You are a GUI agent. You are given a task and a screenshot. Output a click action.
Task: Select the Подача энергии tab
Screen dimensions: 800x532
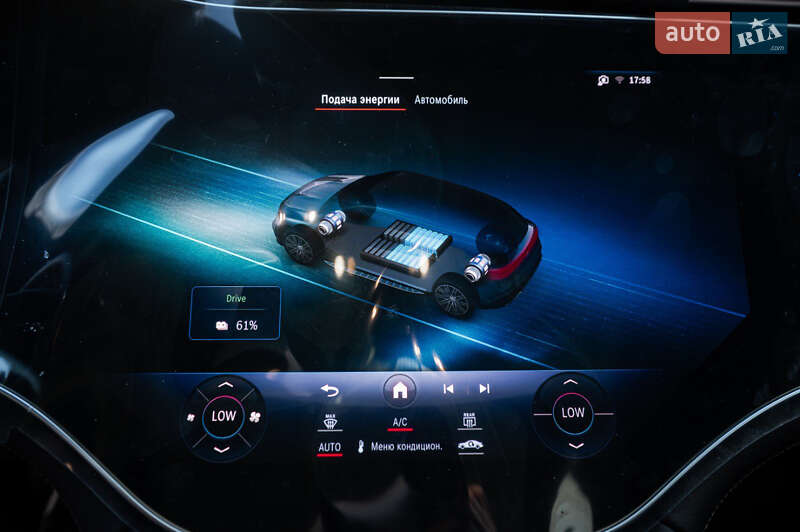point(360,100)
